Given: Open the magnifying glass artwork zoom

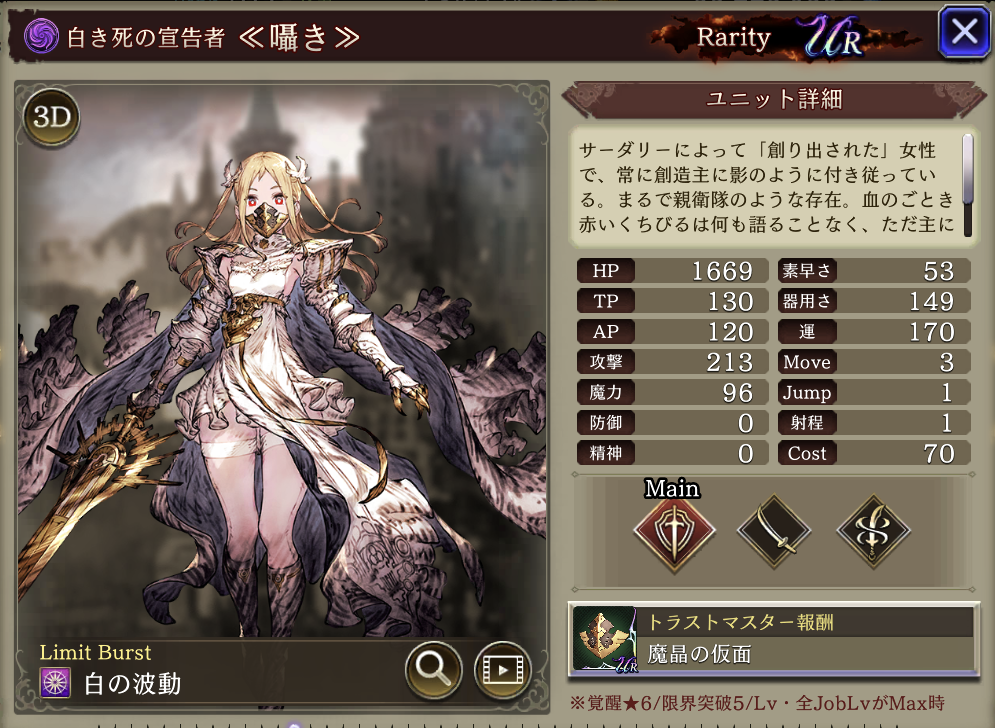Looking at the screenshot, I should click(x=433, y=670).
